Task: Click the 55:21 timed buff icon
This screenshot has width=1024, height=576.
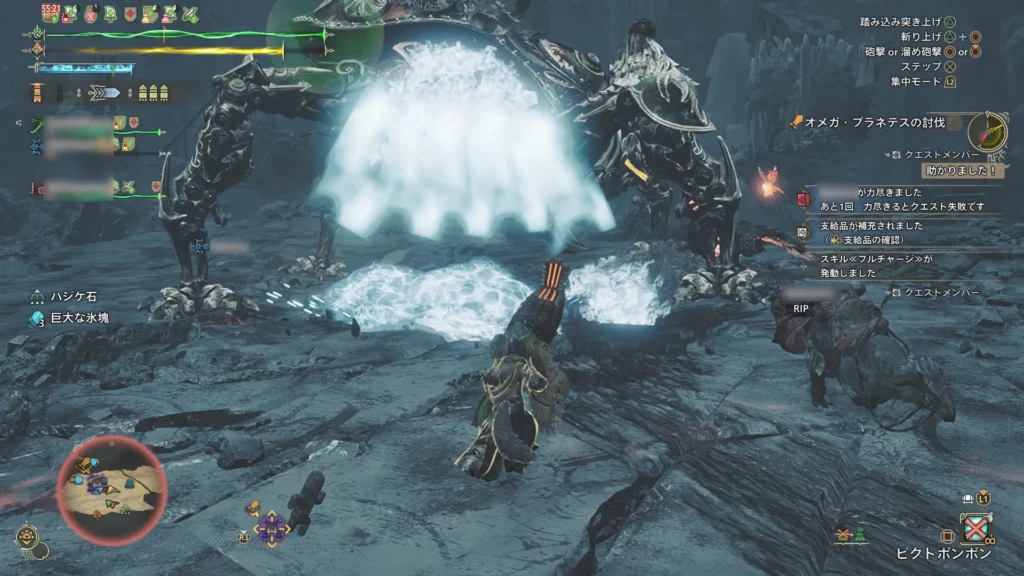Action: coord(51,14)
